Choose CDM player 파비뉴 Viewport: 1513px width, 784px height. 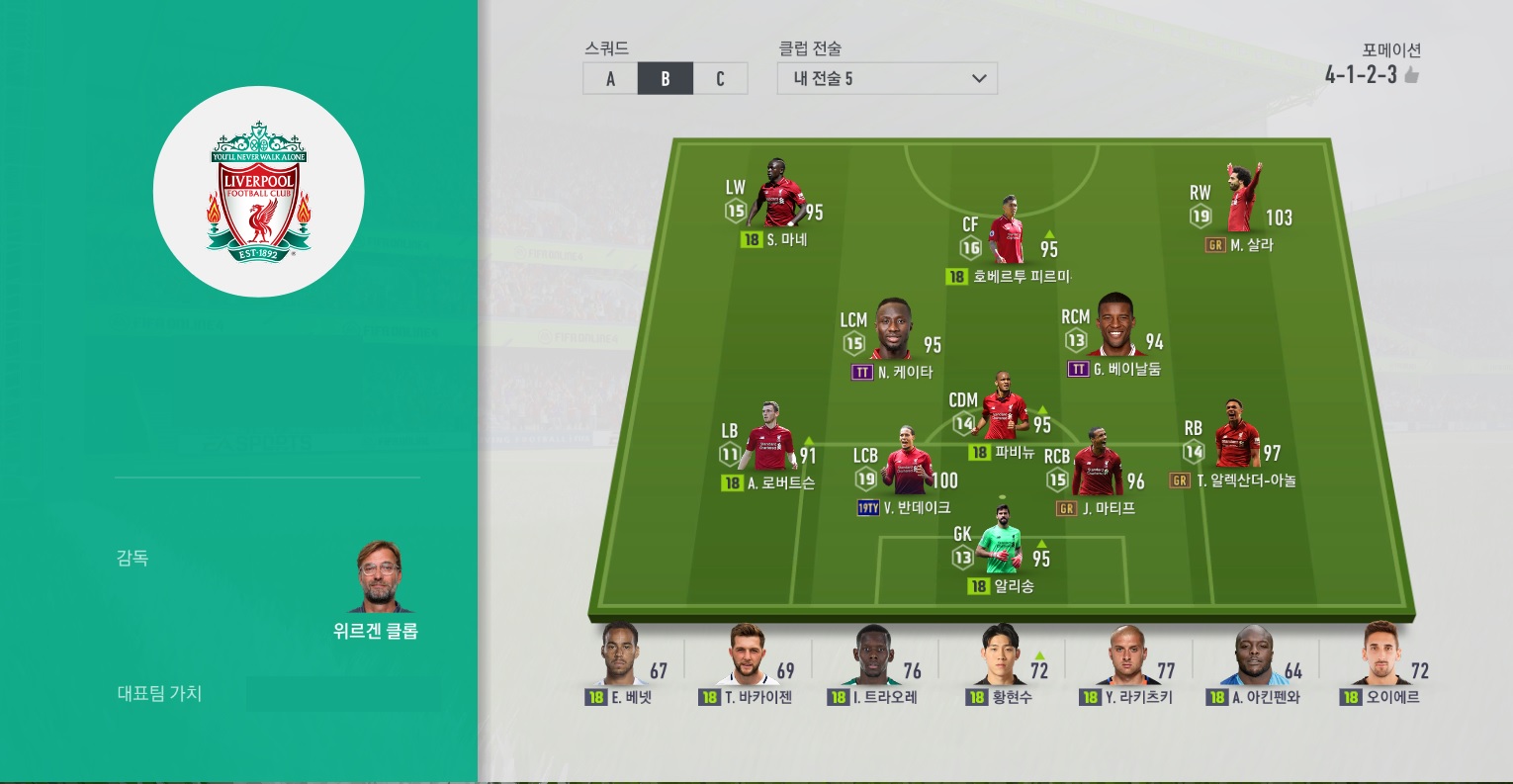1004,407
